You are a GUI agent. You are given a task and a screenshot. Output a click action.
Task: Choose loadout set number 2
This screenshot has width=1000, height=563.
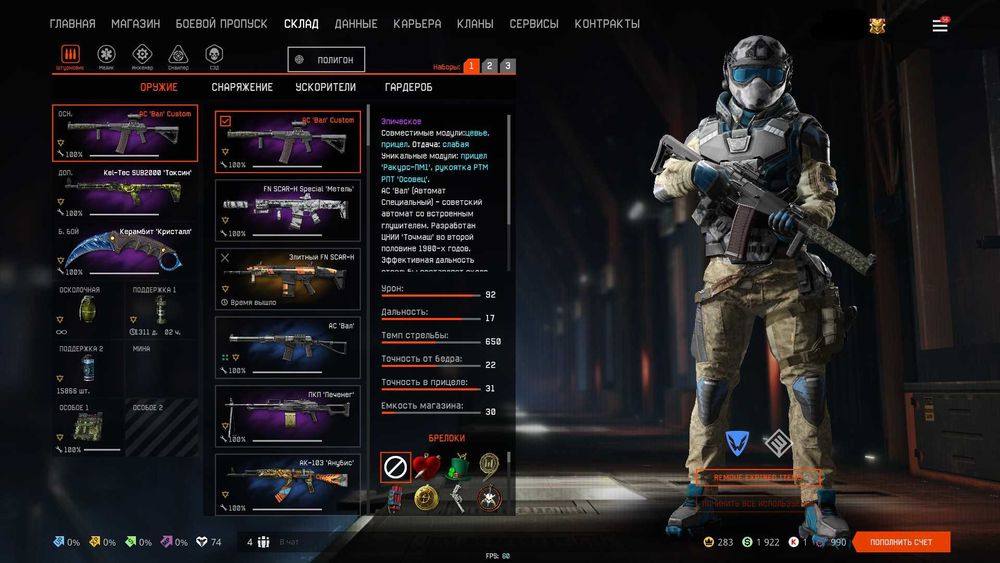[489, 66]
